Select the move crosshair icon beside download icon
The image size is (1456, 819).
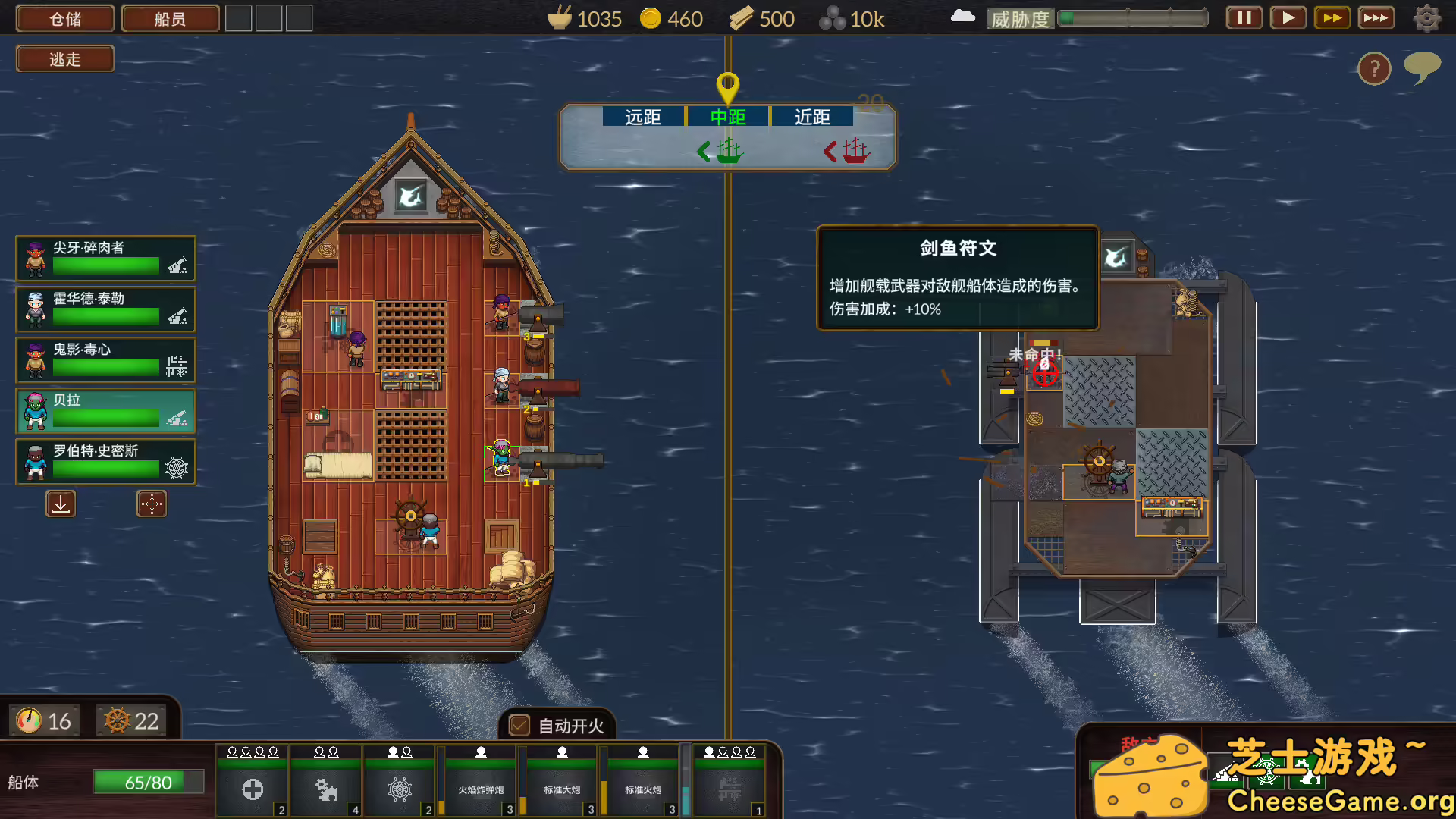[152, 503]
